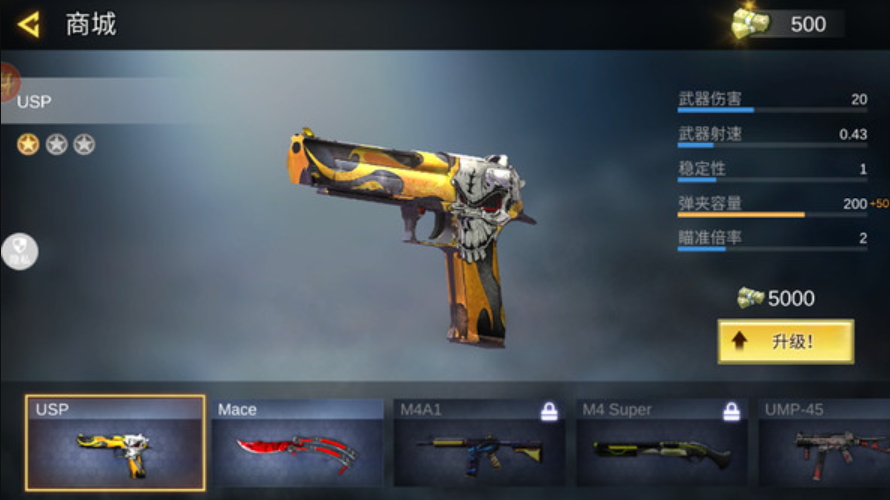Tap the round shield privacy icon
The height and width of the screenshot is (500, 890).
(x=19, y=252)
